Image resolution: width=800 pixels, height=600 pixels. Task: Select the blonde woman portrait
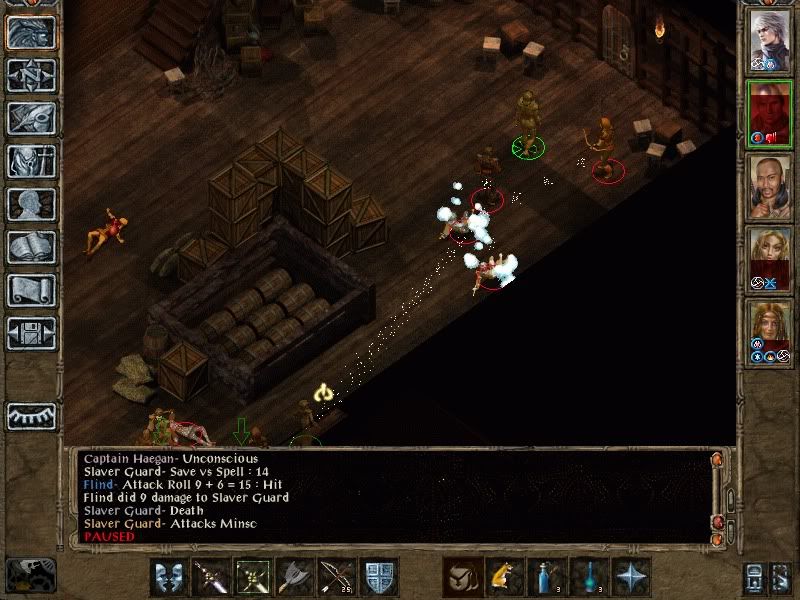[770, 258]
